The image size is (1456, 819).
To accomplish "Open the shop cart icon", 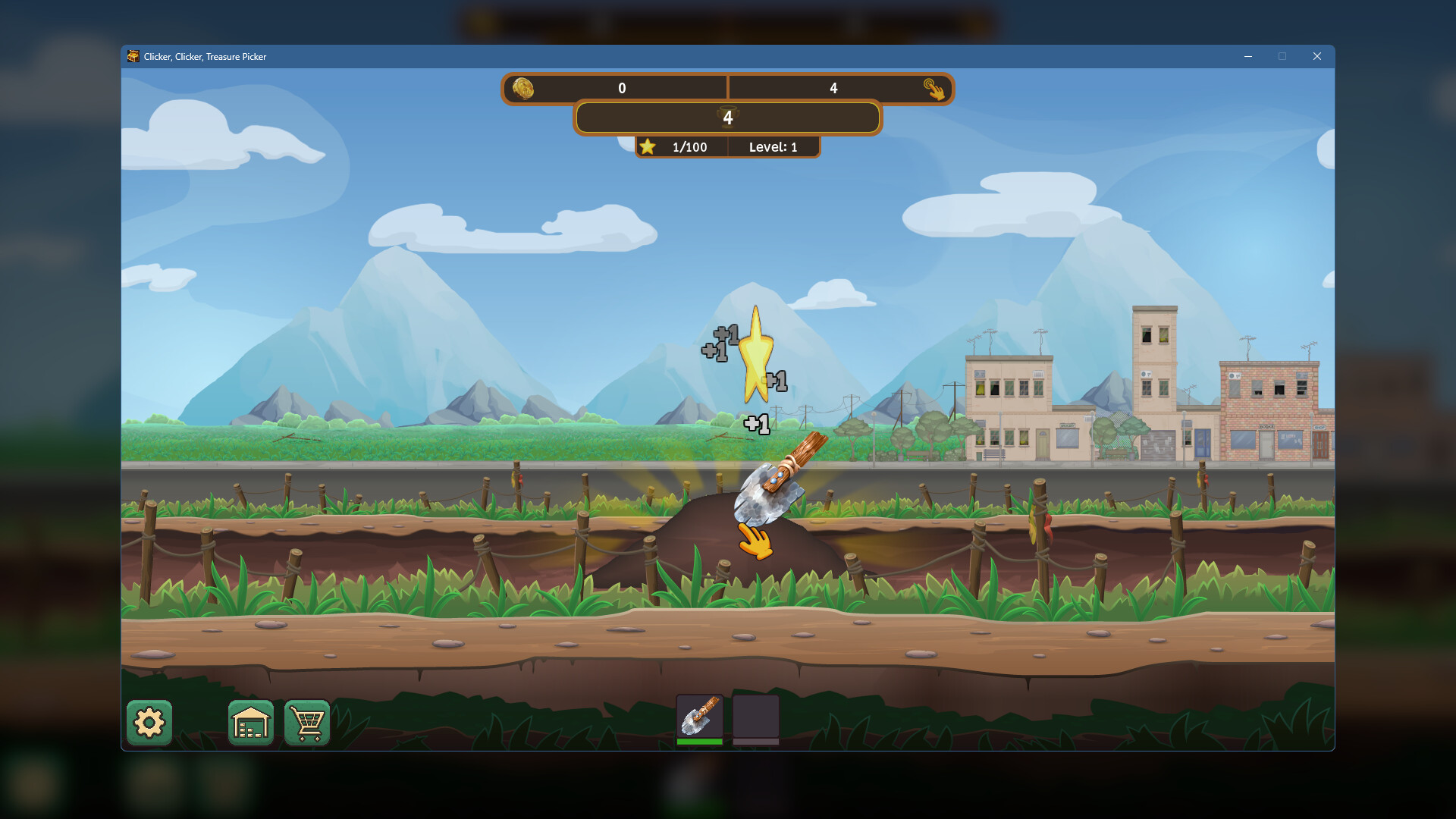I will click(306, 723).
